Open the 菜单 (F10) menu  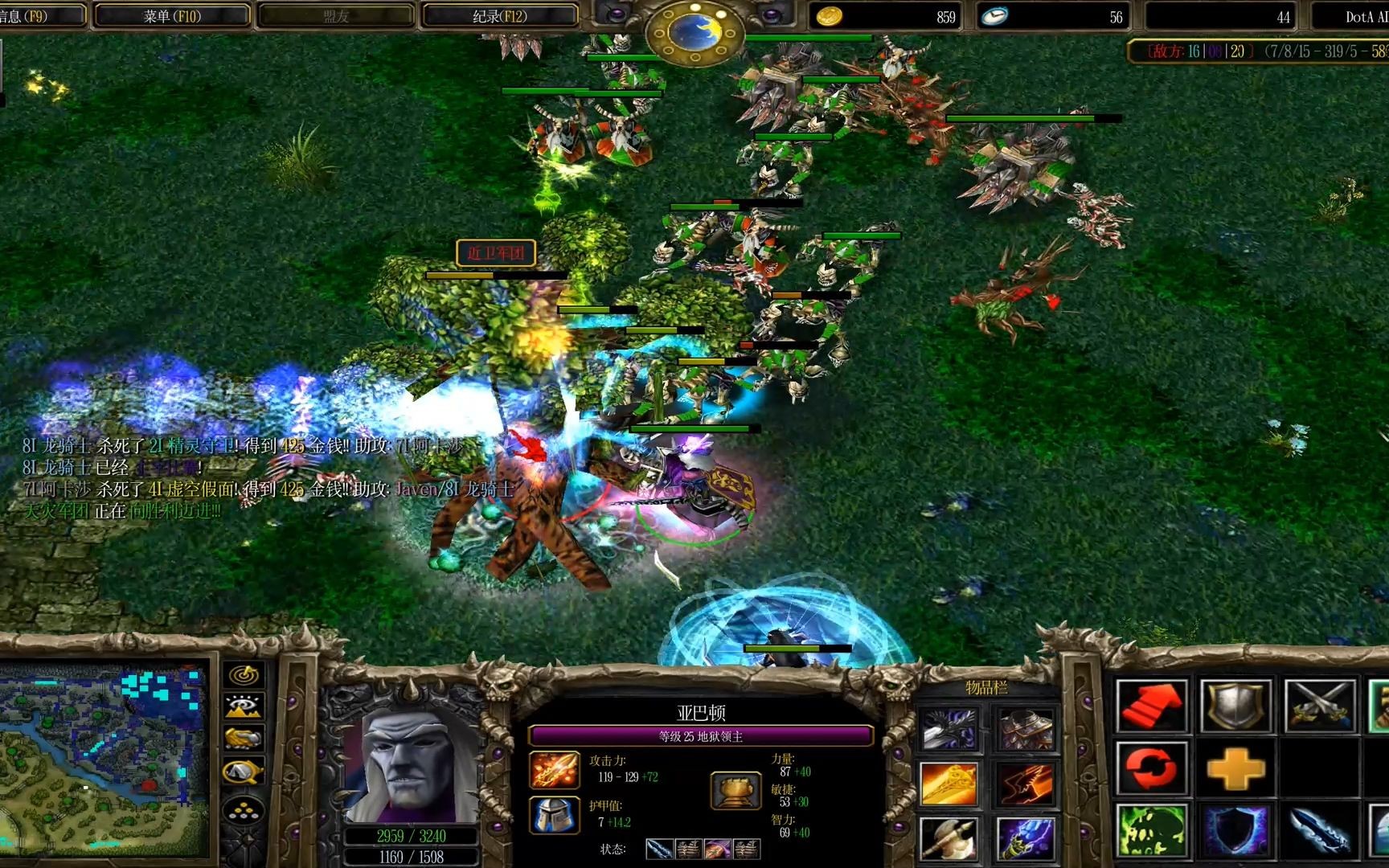171,16
